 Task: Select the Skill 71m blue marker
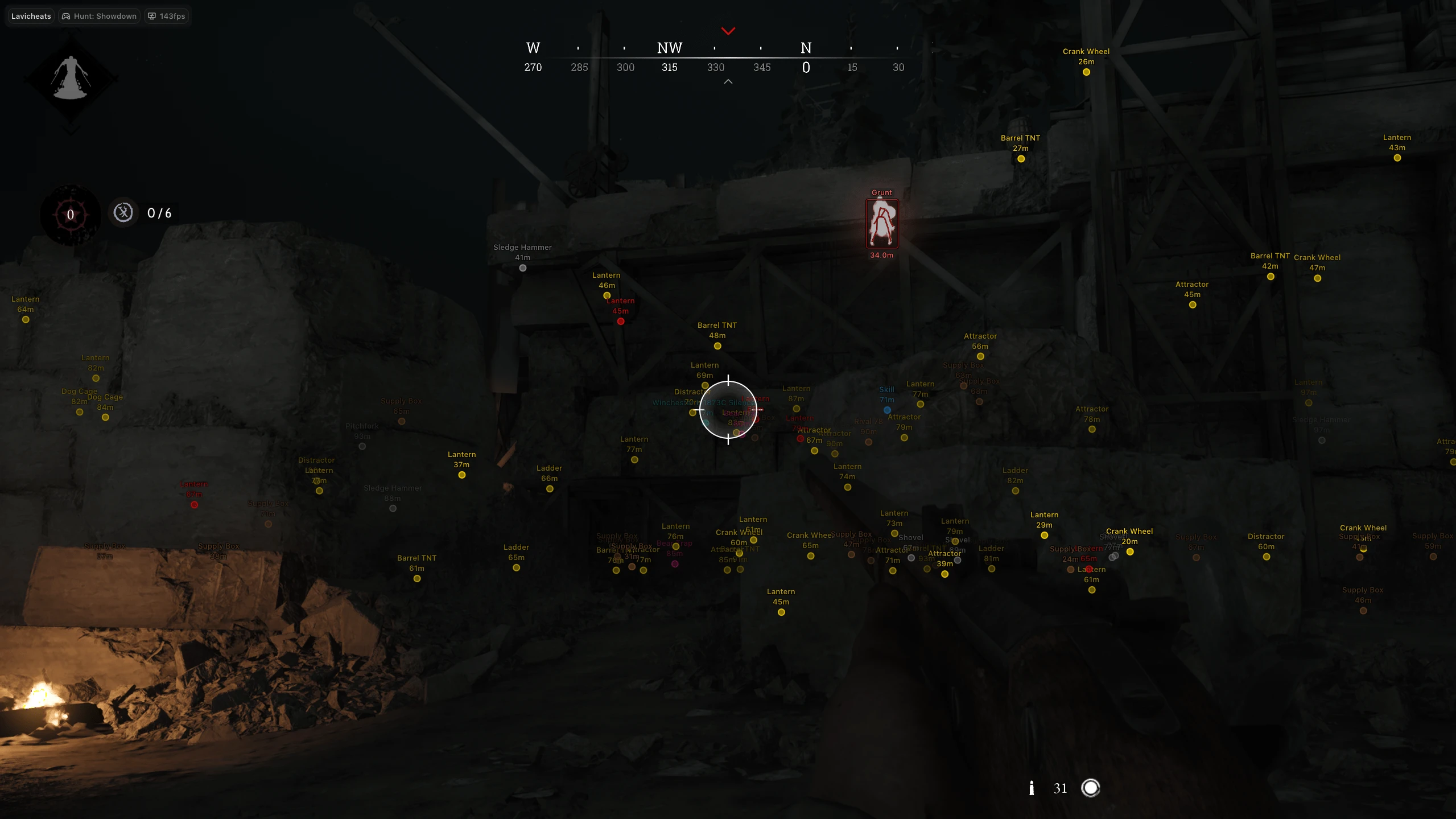(886, 409)
